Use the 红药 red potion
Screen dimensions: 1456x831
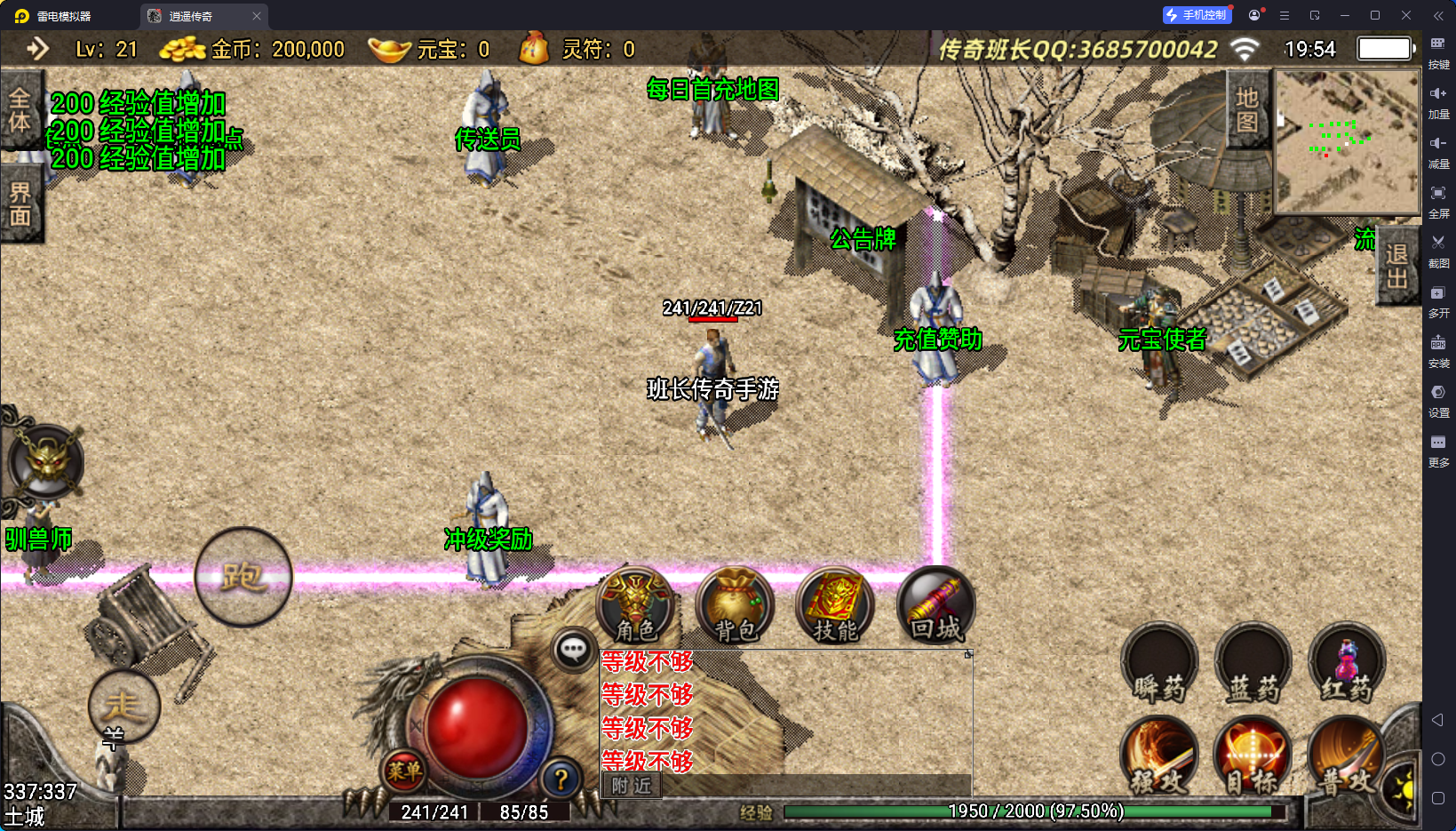[1347, 664]
